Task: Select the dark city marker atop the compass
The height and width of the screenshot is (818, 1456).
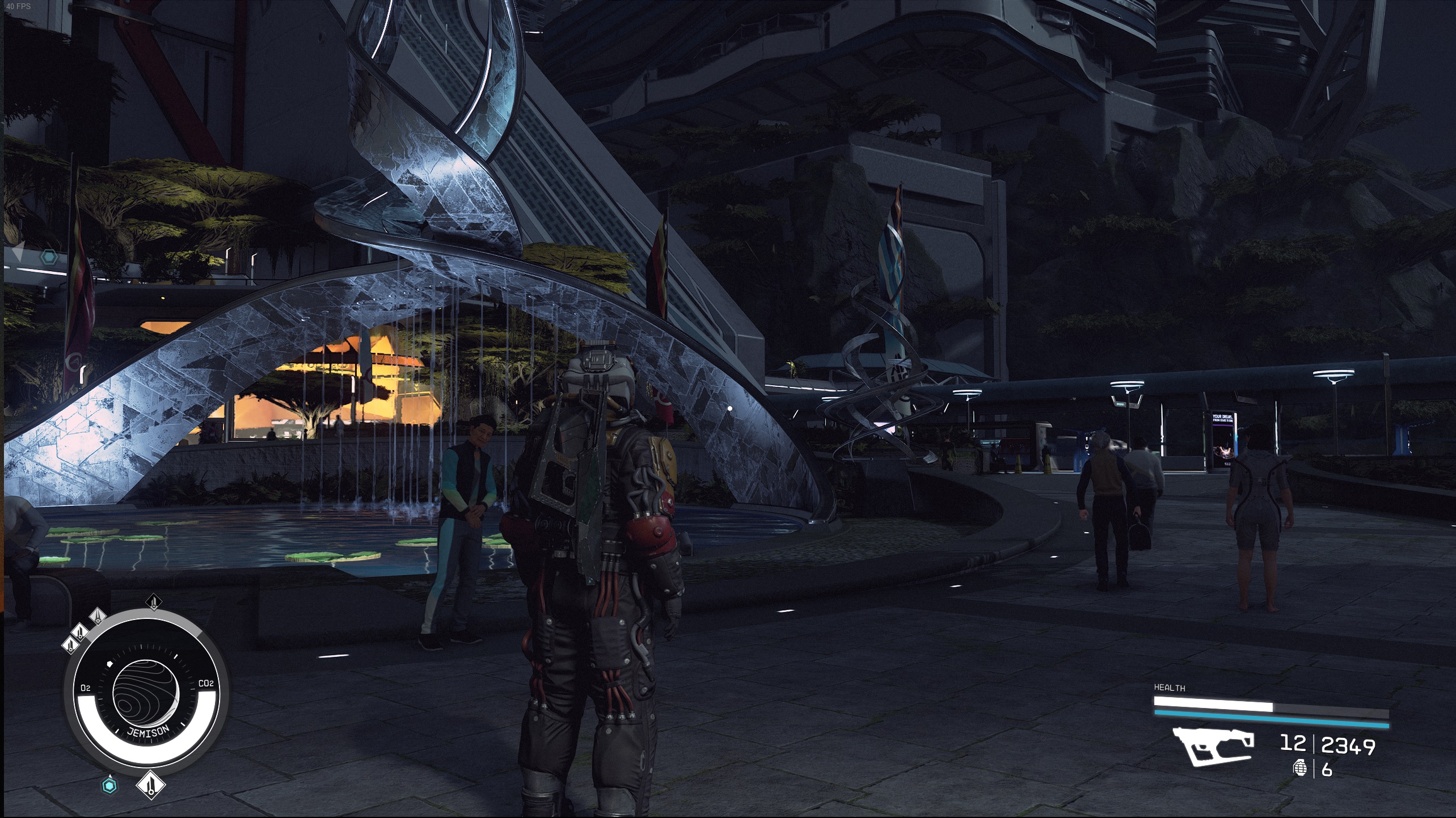Action: pos(154,602)
